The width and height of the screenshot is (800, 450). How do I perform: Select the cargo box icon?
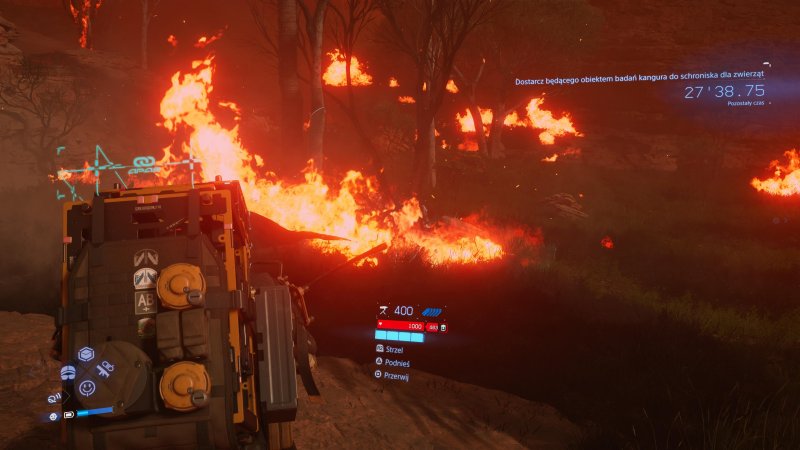click(86, 354)
